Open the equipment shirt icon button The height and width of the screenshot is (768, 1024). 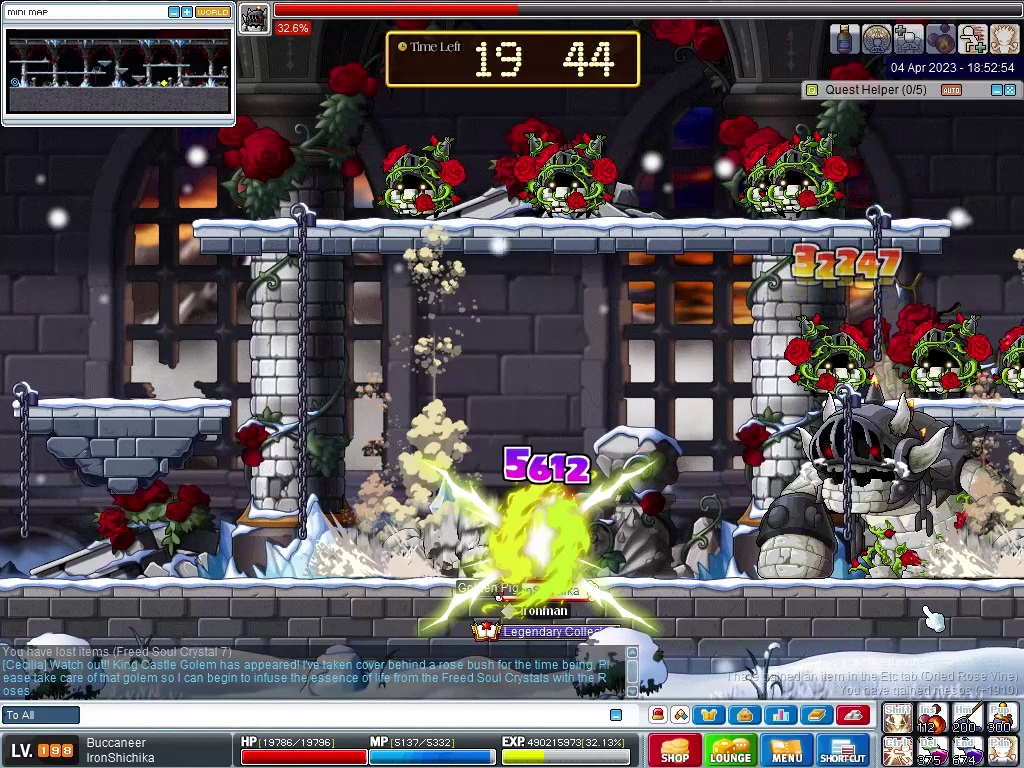click(710, 715)
